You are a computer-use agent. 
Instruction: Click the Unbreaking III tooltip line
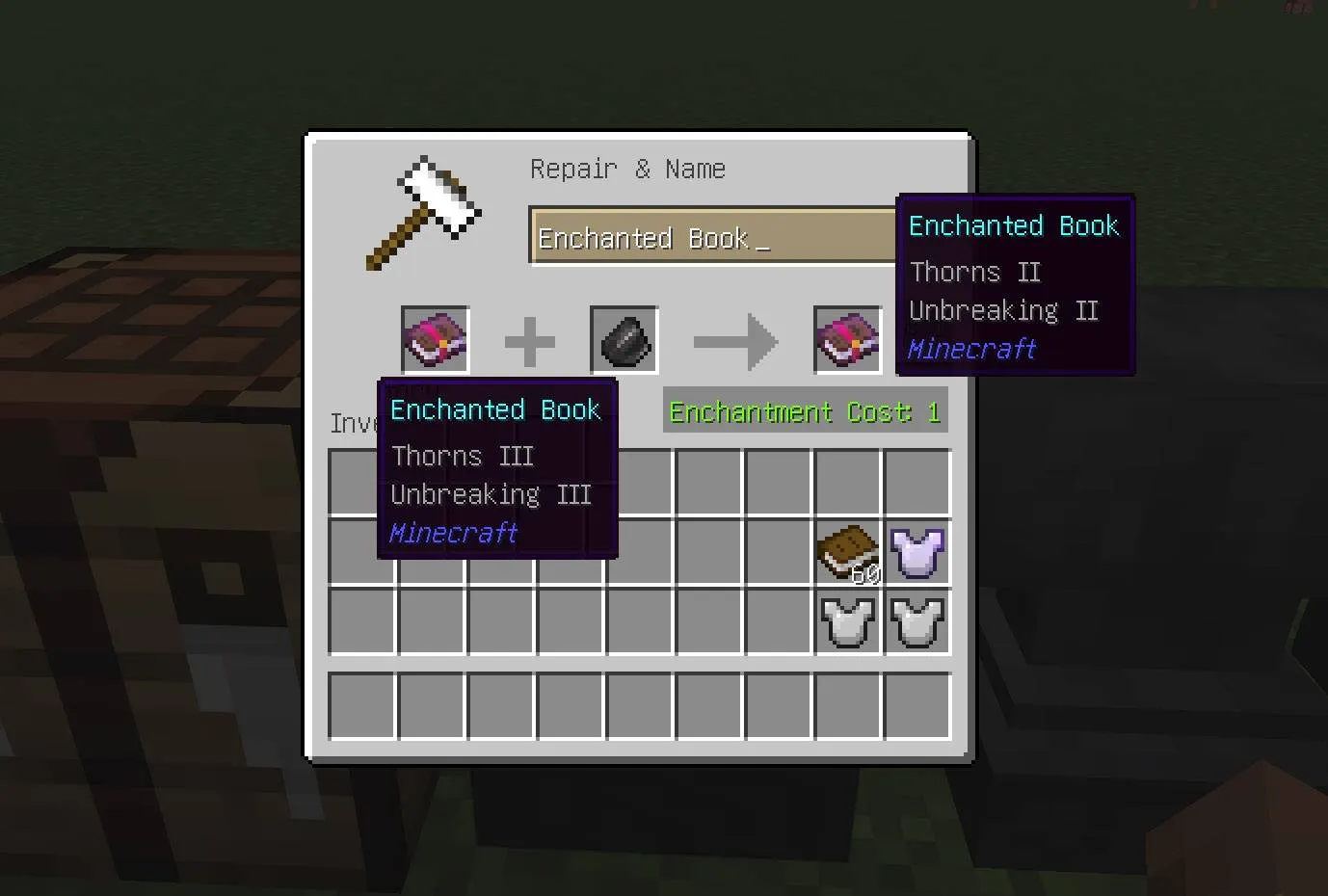491,494
